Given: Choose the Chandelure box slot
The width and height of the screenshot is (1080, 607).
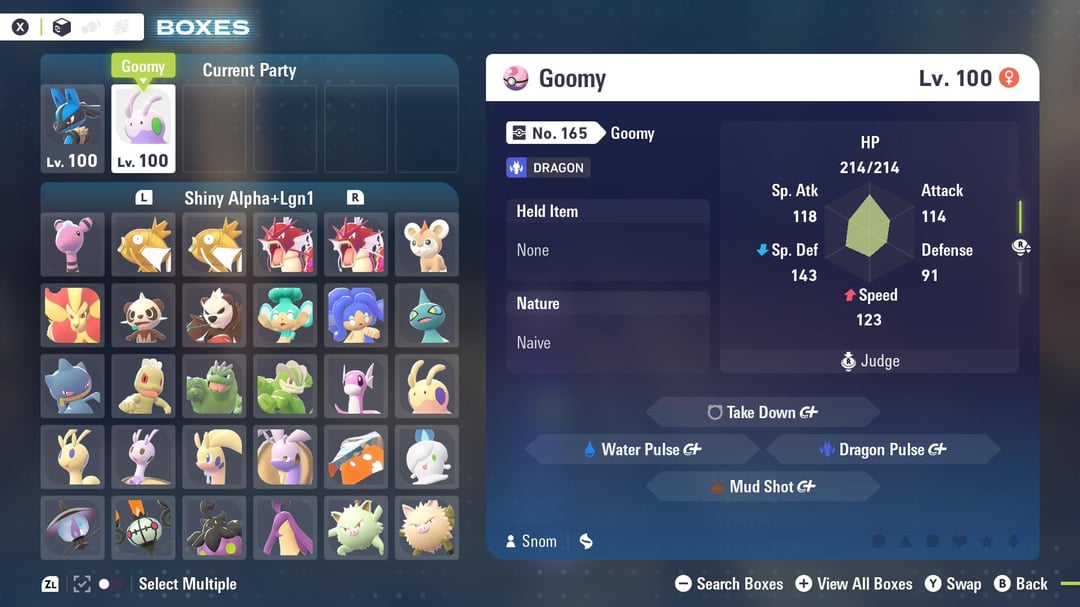Looking at the screenshot, I should pyautogui.click(x=143, y=527).
